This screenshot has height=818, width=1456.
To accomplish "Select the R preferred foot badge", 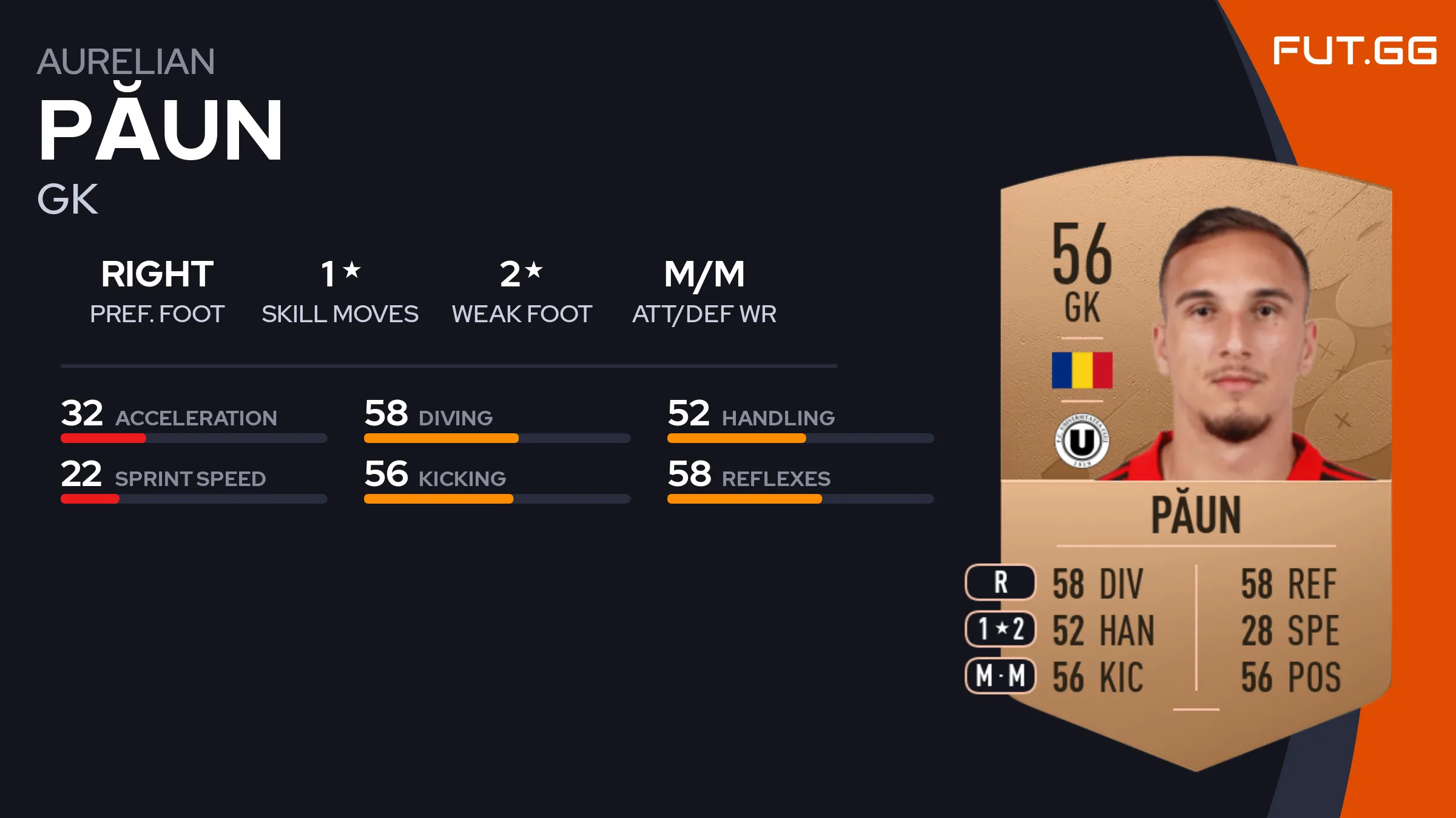I will pos(1000,583).
